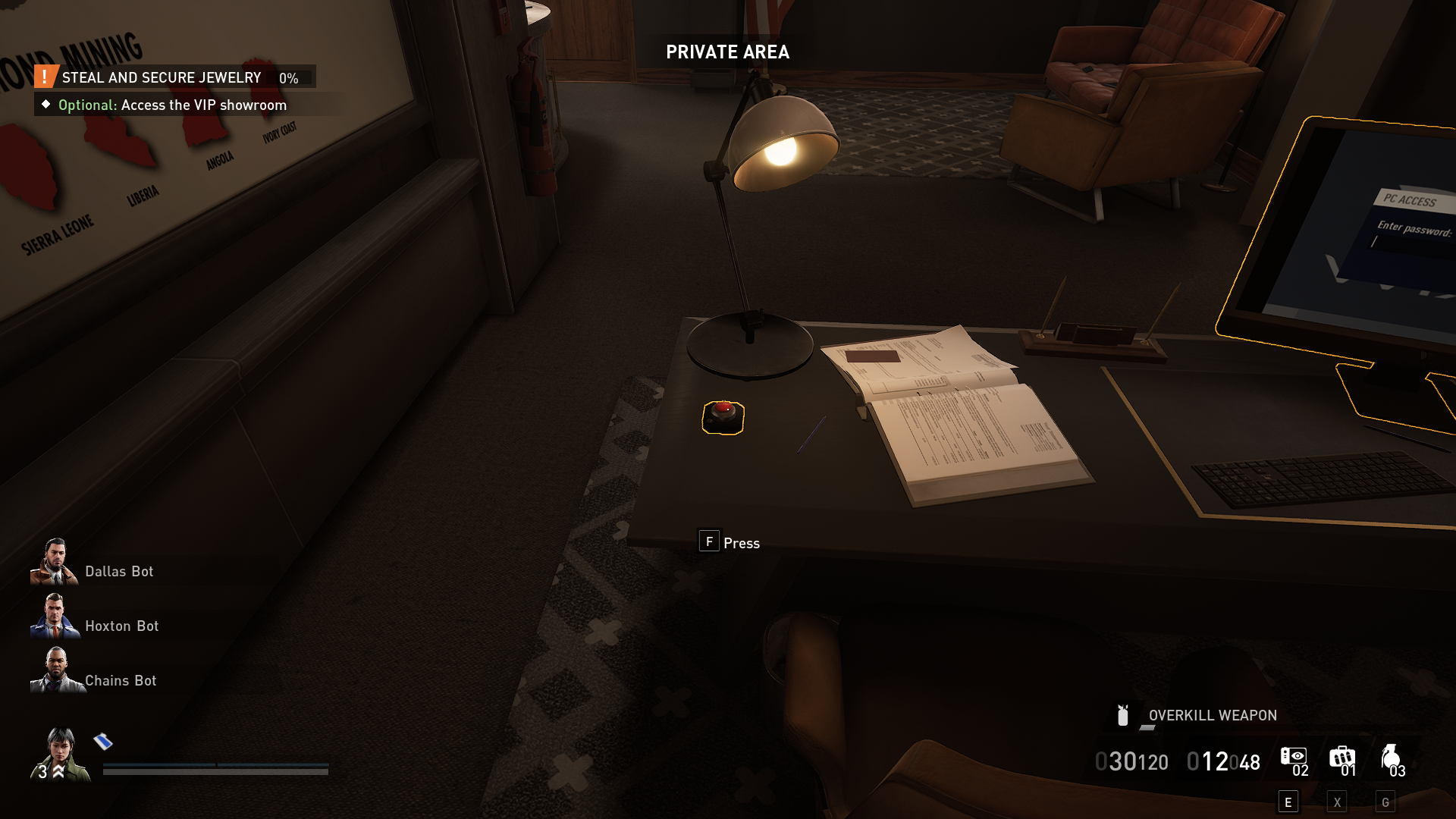The height and width of the screenshot is (819, 1456).
Task: Click the orange exclamation objective icon
Action: point(45,77)
